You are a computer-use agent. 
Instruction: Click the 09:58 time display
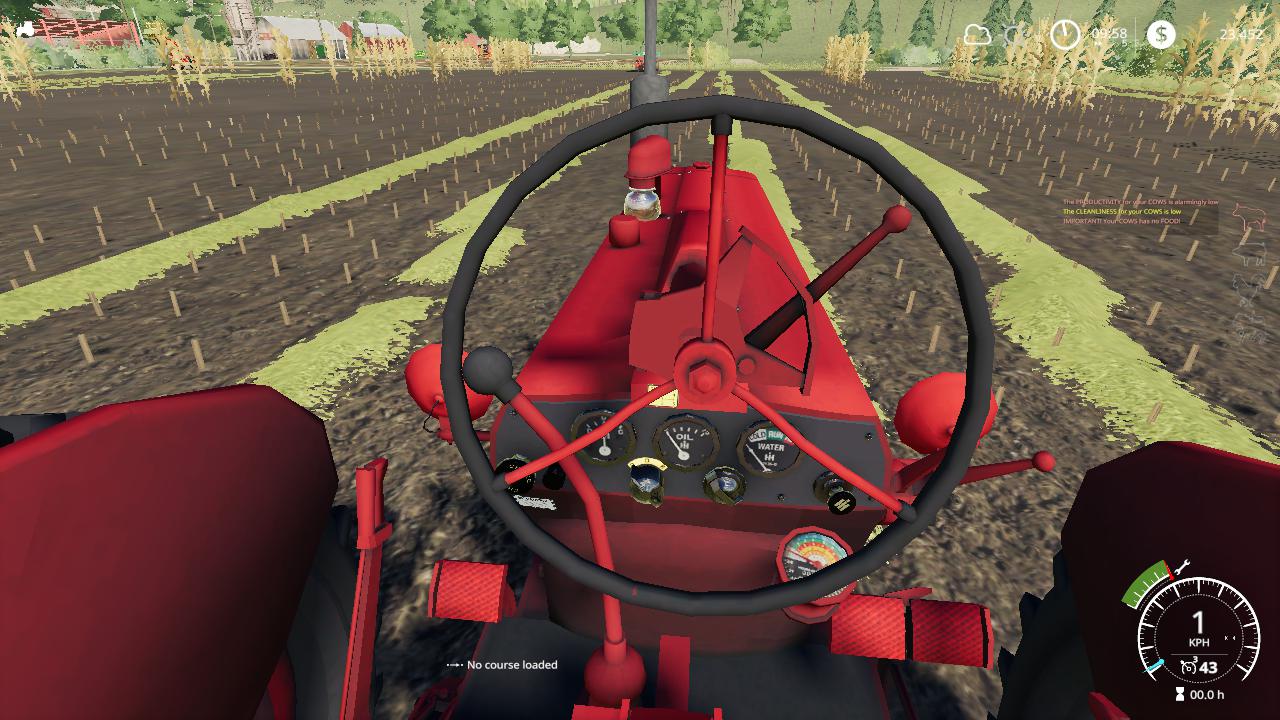1108,31
